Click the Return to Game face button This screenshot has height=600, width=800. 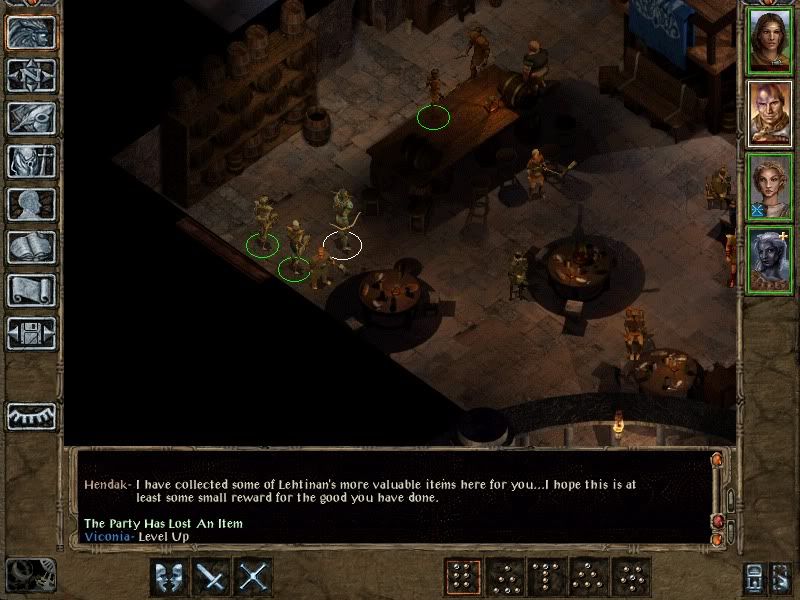[x=31, y=32]
